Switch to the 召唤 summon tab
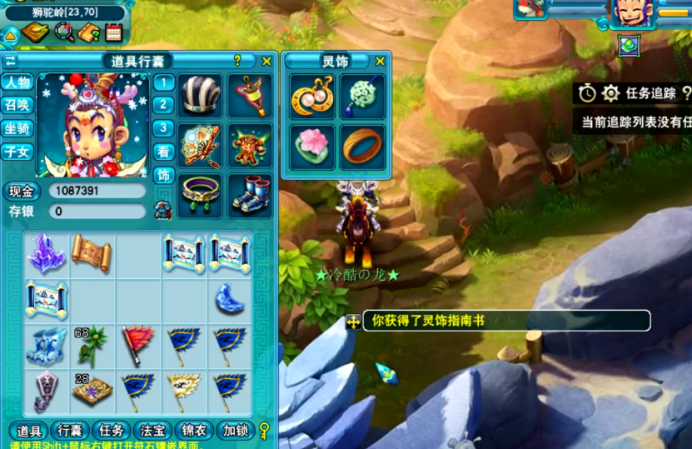This screenshot has height=449, width=692. 16,105
